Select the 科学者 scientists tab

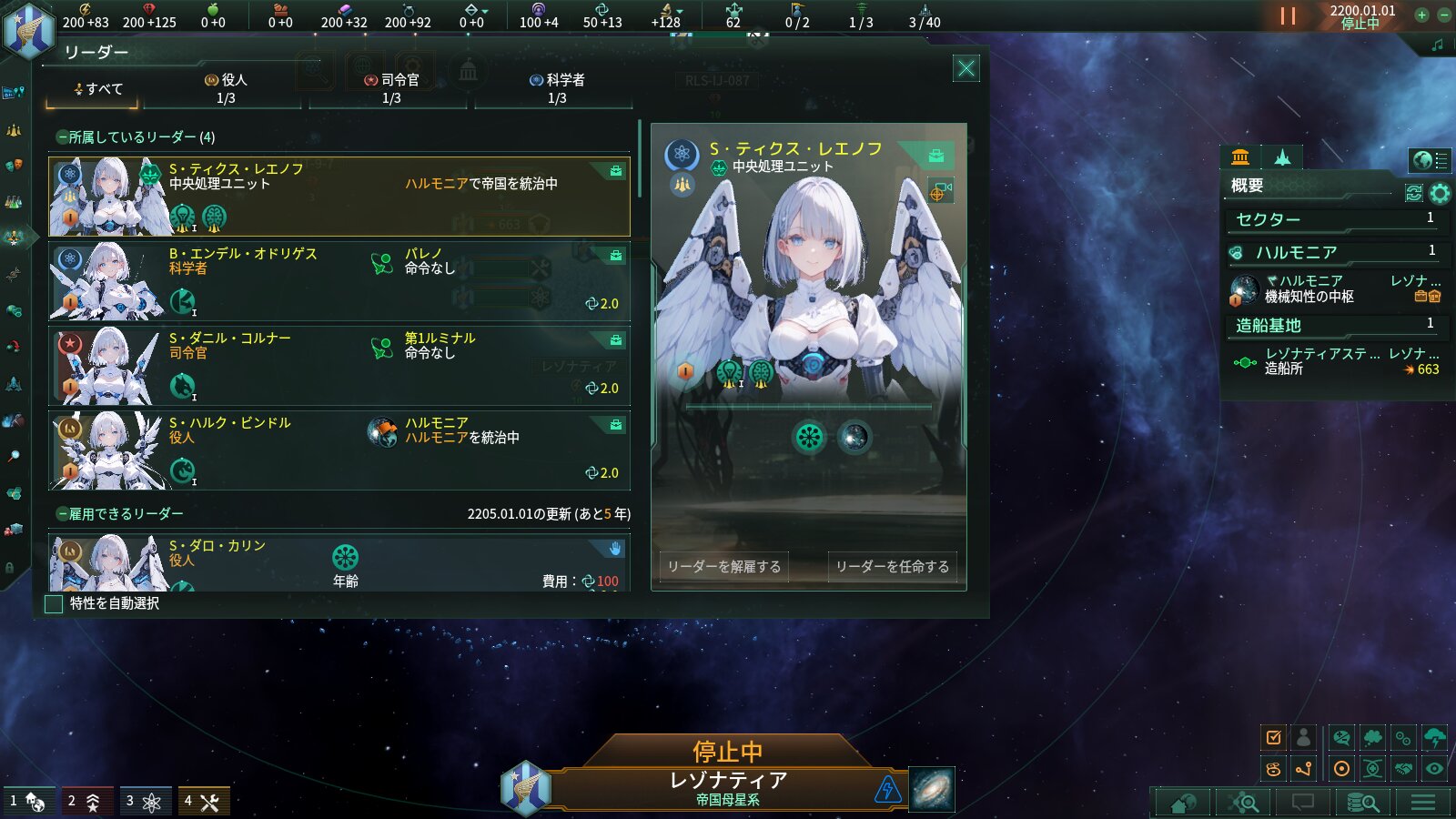click(557, 88)
